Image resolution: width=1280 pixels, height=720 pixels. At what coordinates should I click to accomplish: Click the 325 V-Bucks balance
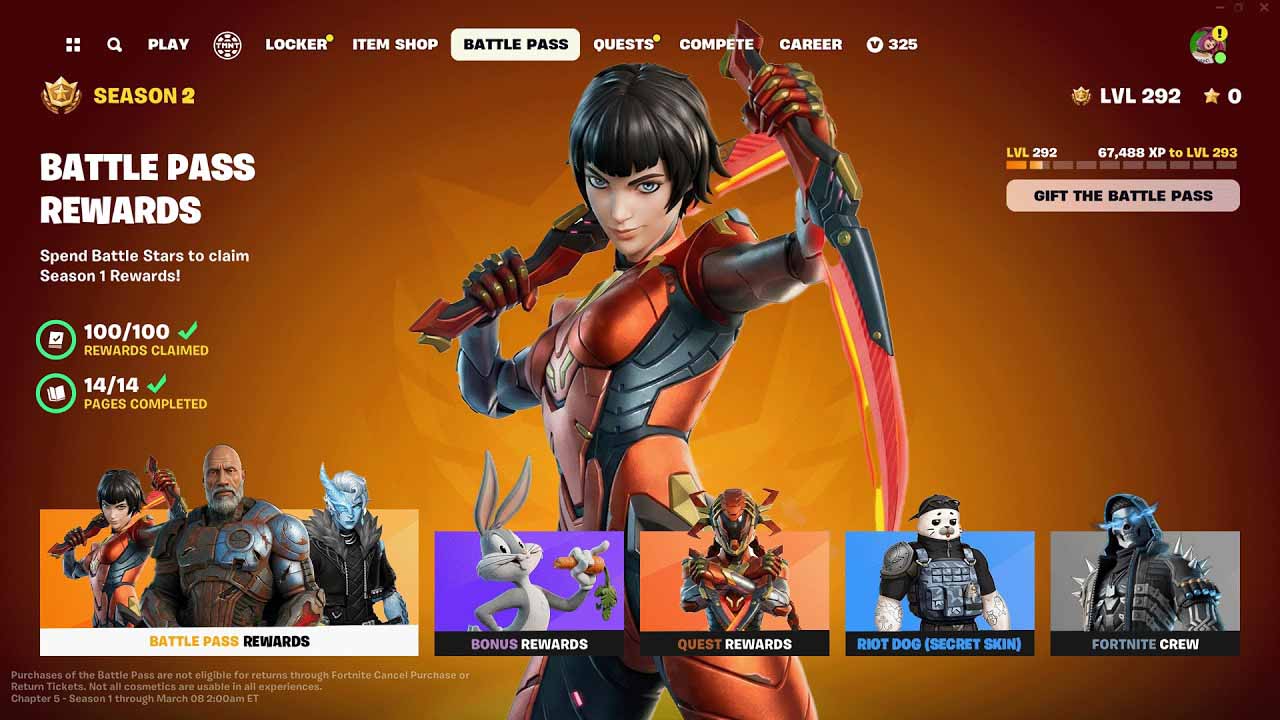coord(892,44)
